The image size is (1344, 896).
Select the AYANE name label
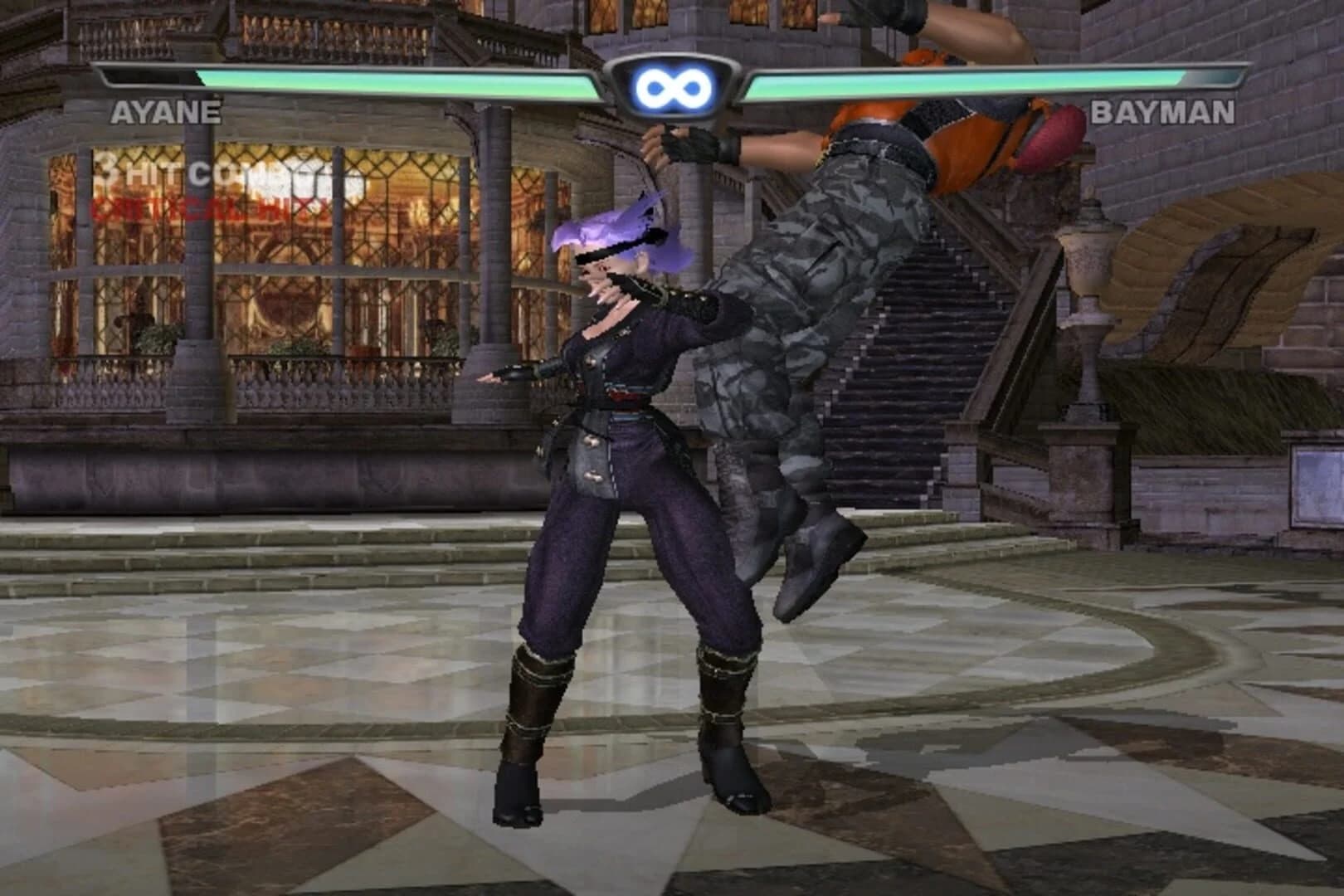(x=166, y=112)
